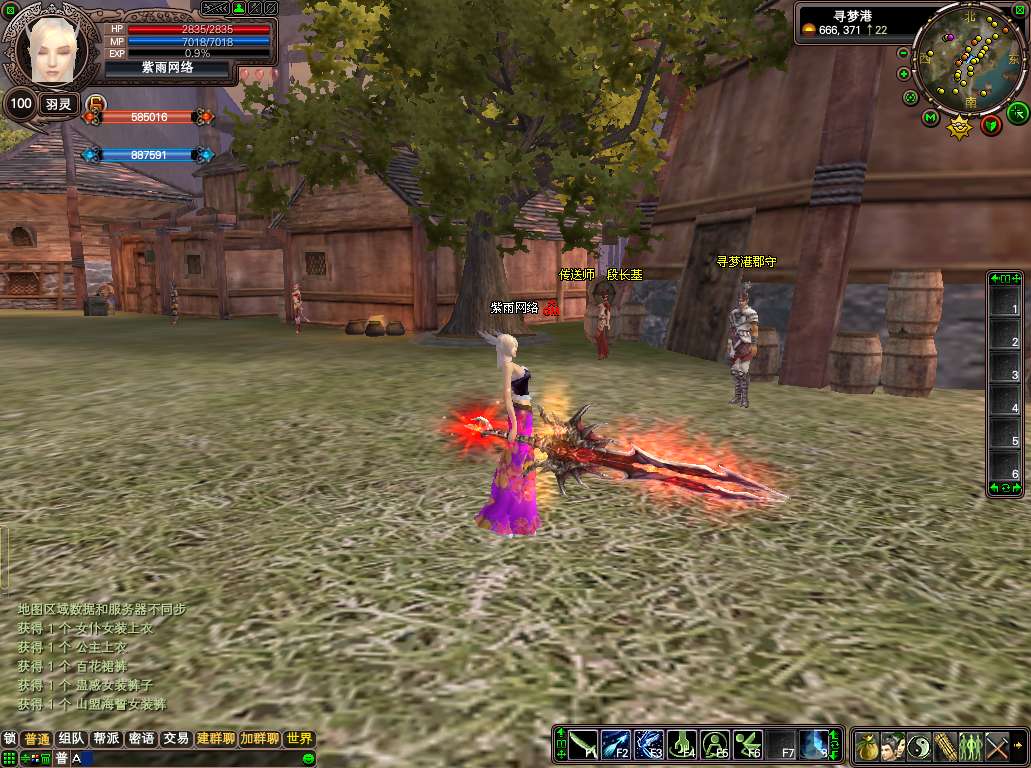This screenshot has height=768, width=1031.
Task: Click the golden sun badge below minimap
Action: 960,128
